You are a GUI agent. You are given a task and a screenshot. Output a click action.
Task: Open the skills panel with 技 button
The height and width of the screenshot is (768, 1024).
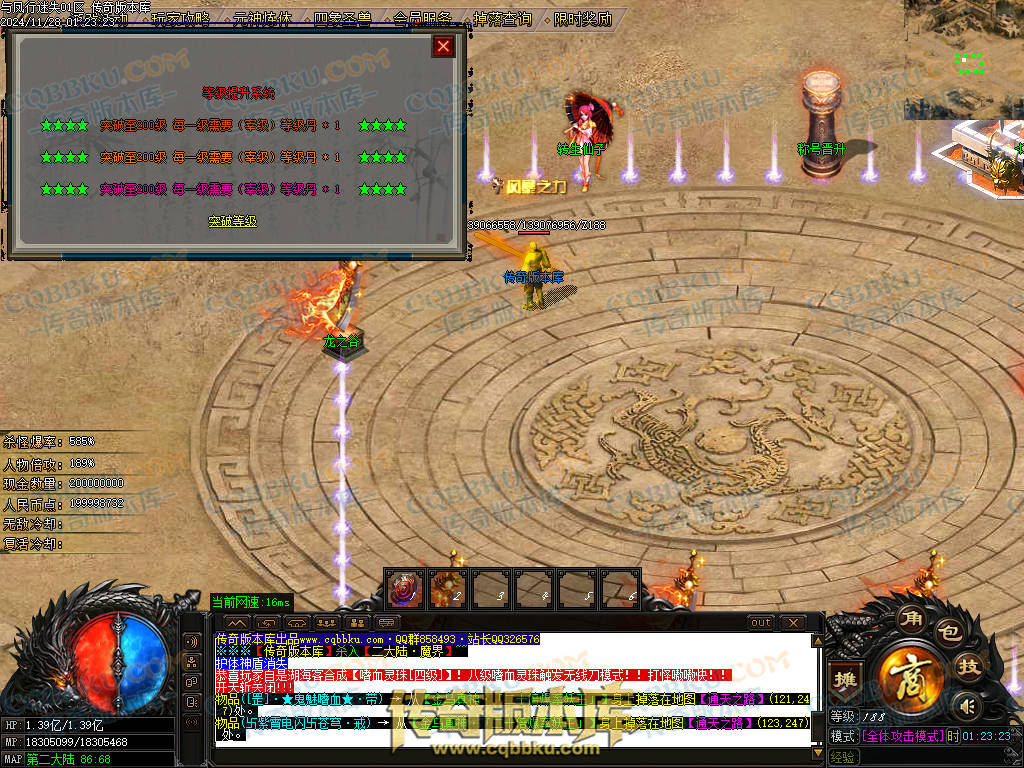[x=969, y=667]
